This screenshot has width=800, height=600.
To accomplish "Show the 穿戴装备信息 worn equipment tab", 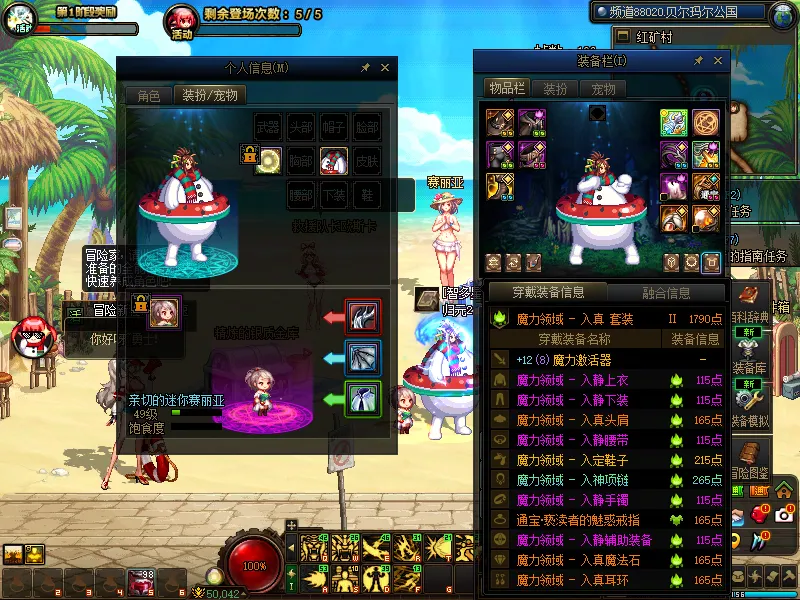I will coord(548,292).
